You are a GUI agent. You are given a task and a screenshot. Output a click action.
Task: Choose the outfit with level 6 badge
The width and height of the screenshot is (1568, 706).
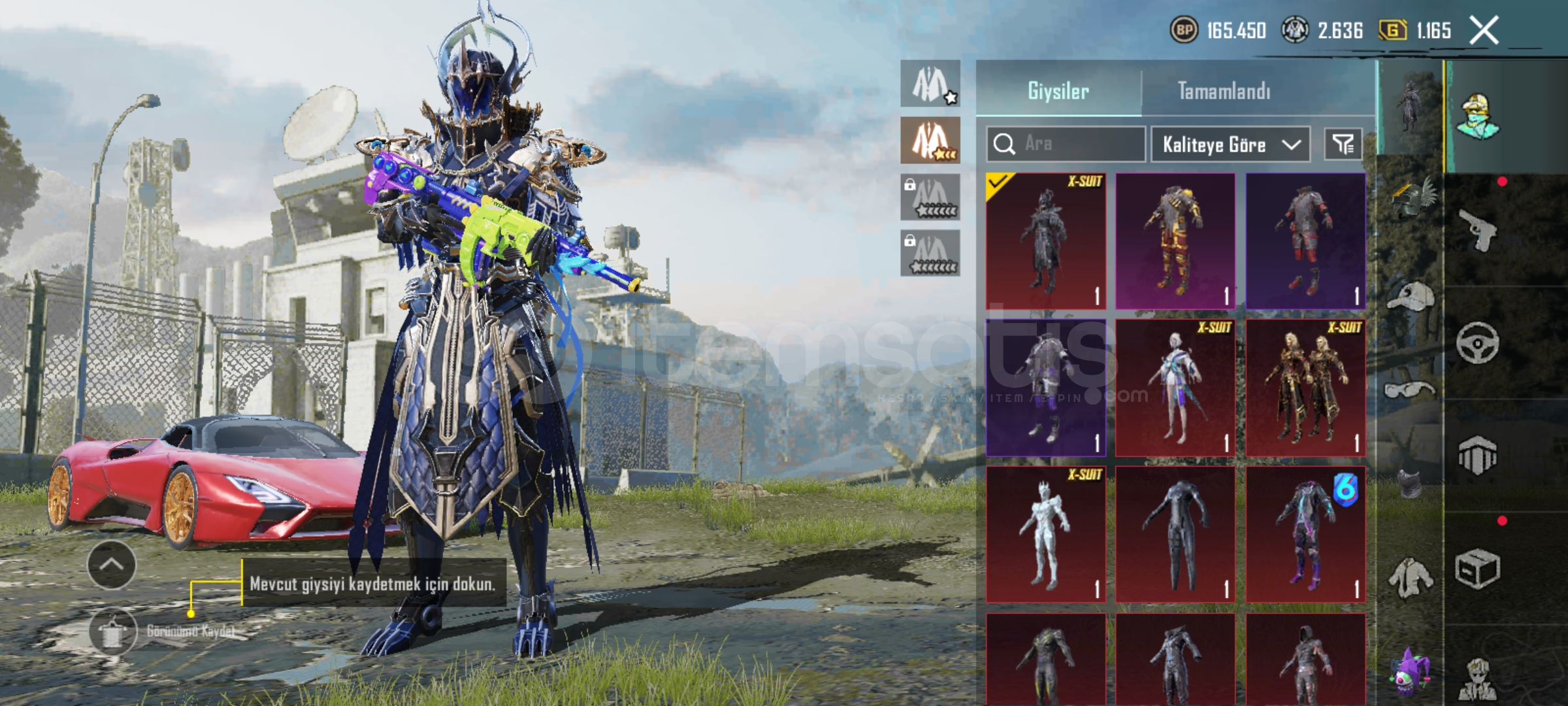point(1305,534)
